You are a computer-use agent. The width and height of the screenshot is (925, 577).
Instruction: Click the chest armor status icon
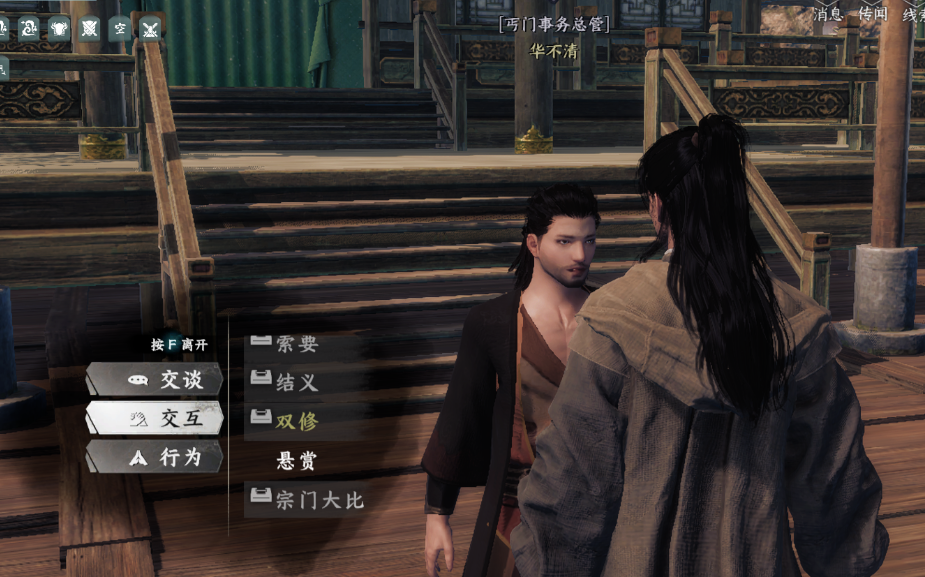pyautogui.click(x=59, y=28)
